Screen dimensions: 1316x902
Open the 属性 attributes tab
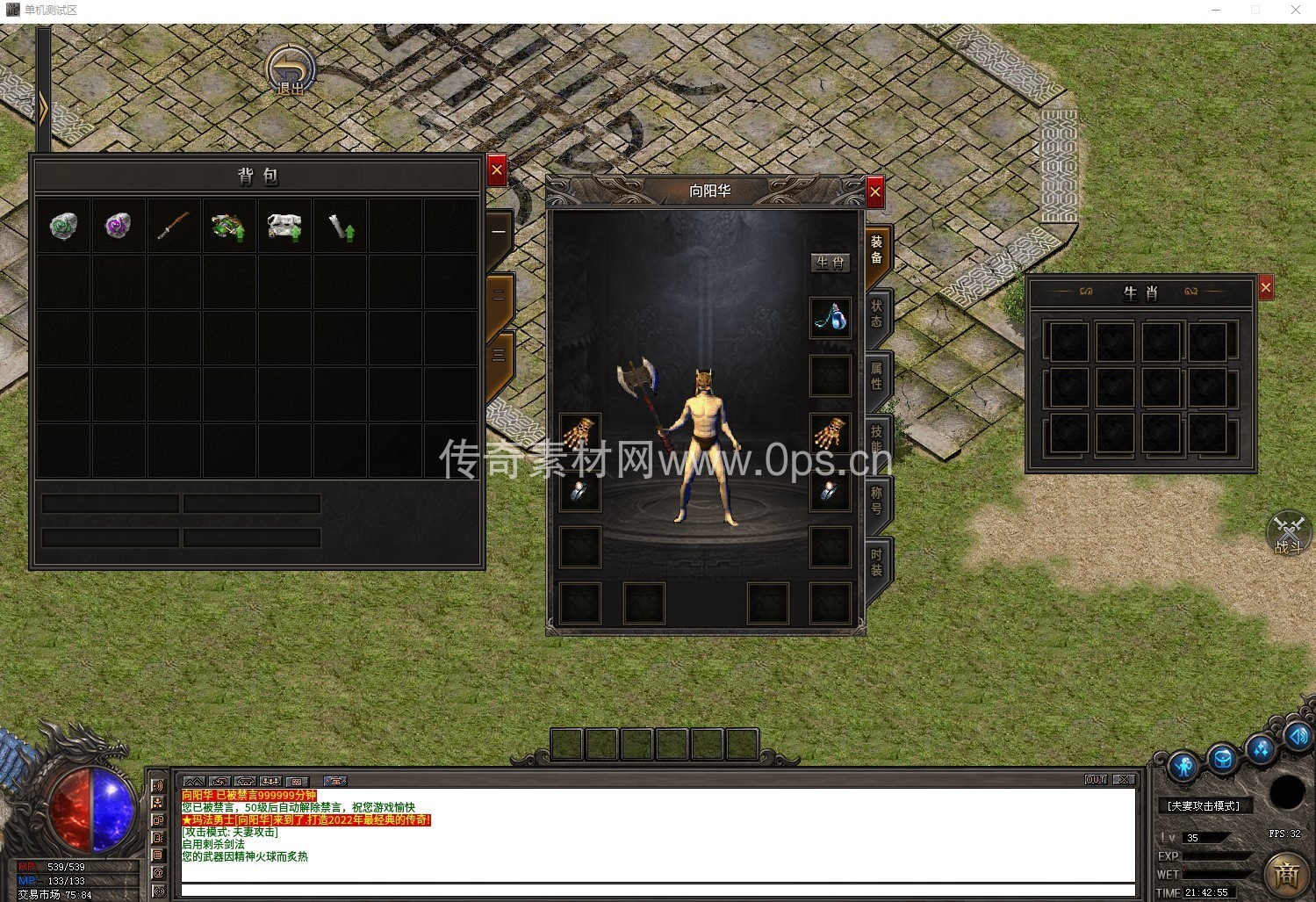click(876, 376)
